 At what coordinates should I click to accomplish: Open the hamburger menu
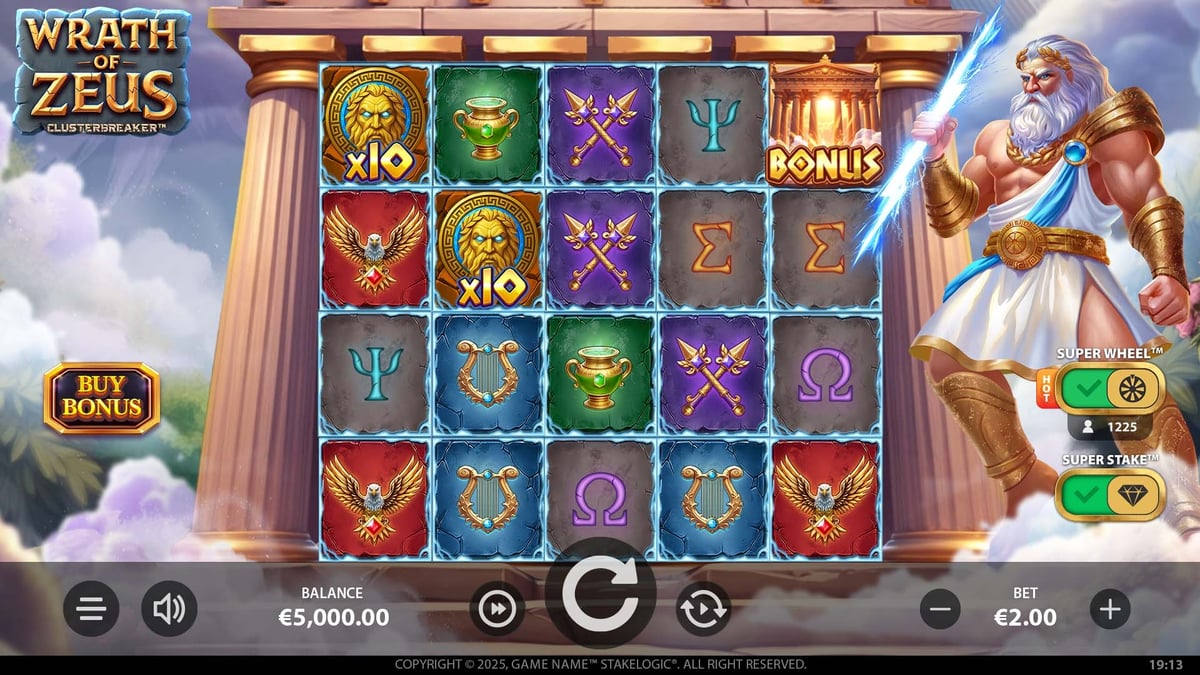tap(91, 609)
